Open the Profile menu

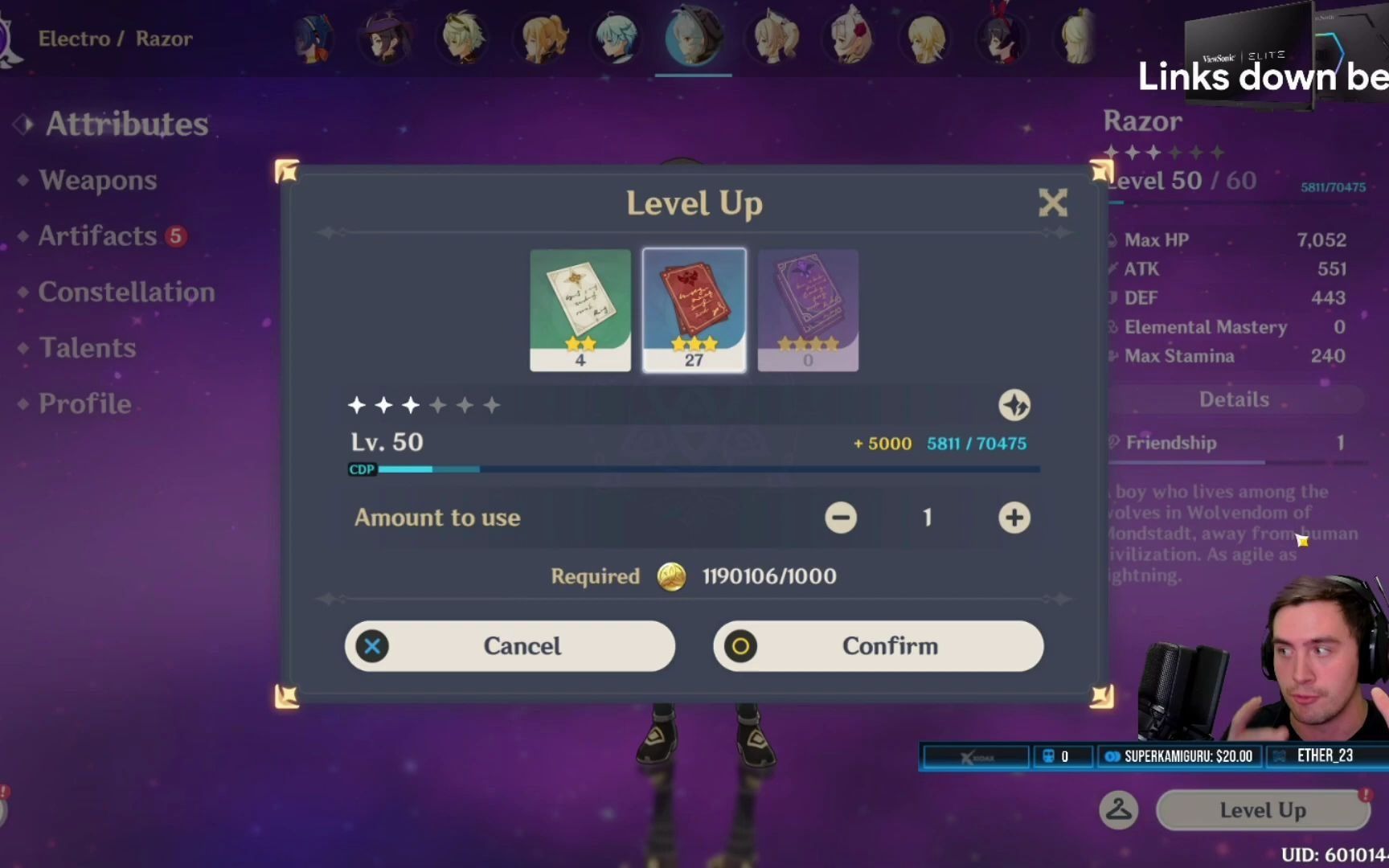[84, 403]
